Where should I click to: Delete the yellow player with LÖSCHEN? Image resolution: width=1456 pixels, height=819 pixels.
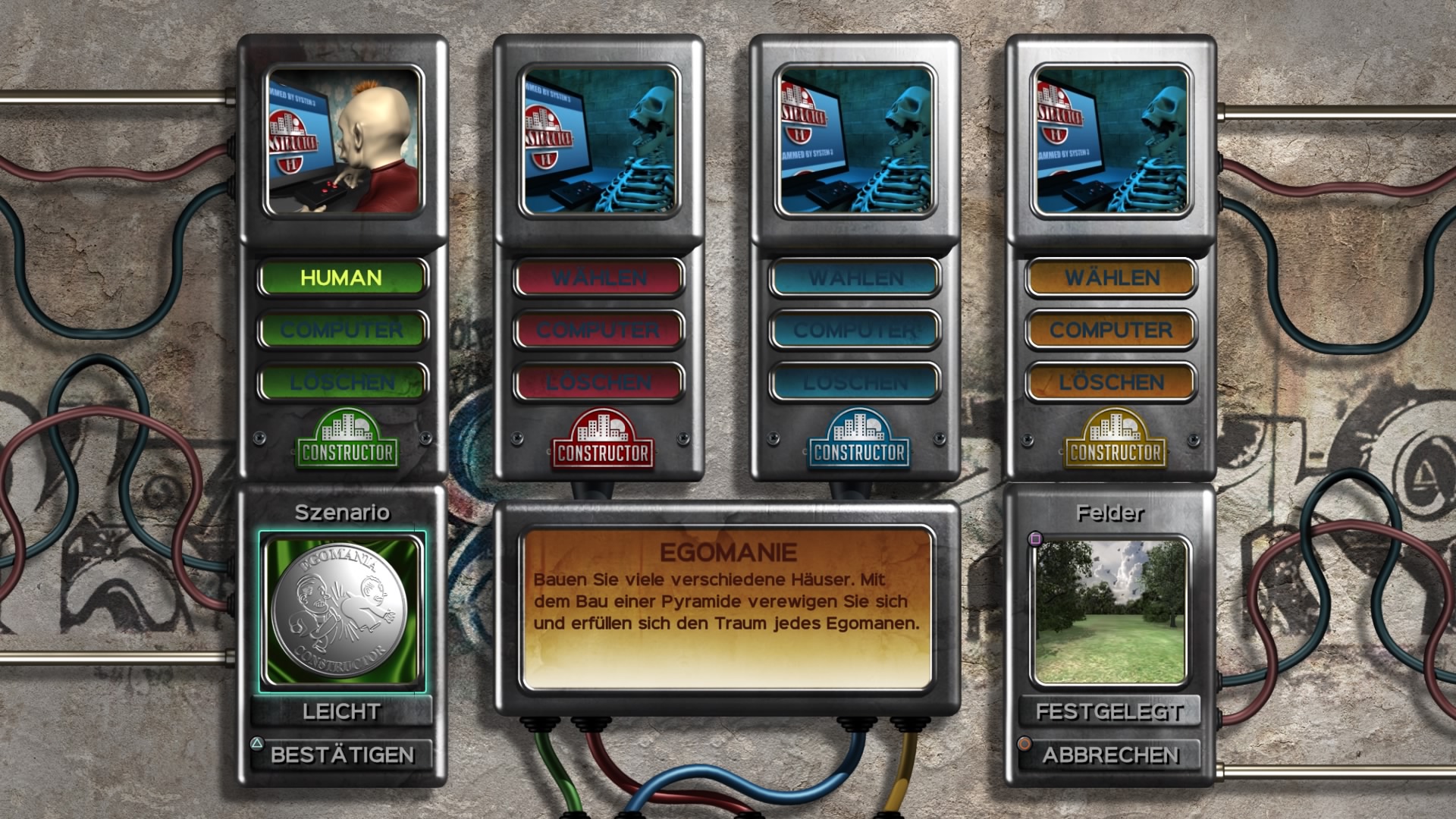click(1112, 382)
